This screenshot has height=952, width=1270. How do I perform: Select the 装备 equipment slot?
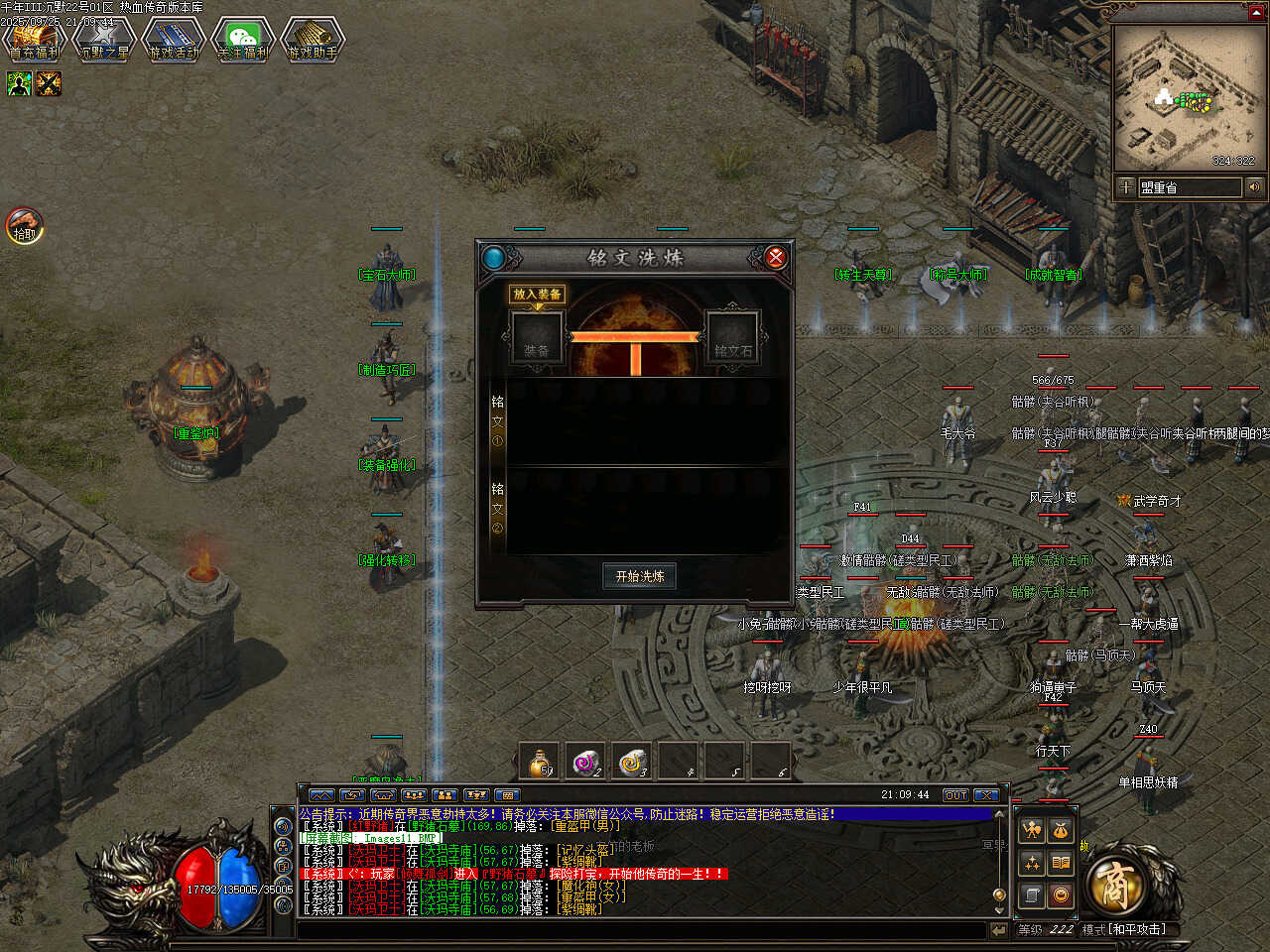click(x=538, y=339)
